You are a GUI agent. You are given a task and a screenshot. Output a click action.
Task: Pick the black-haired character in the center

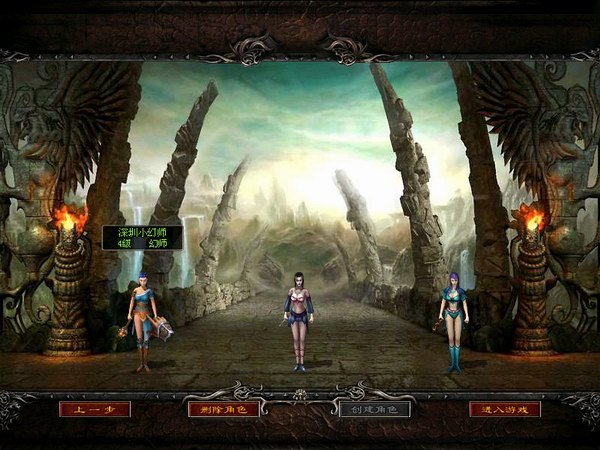coord(298,318)
